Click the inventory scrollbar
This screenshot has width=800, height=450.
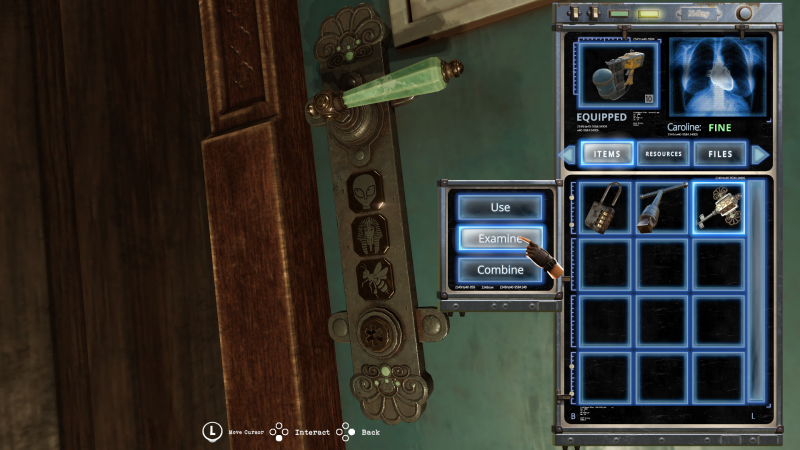(757, 290)
